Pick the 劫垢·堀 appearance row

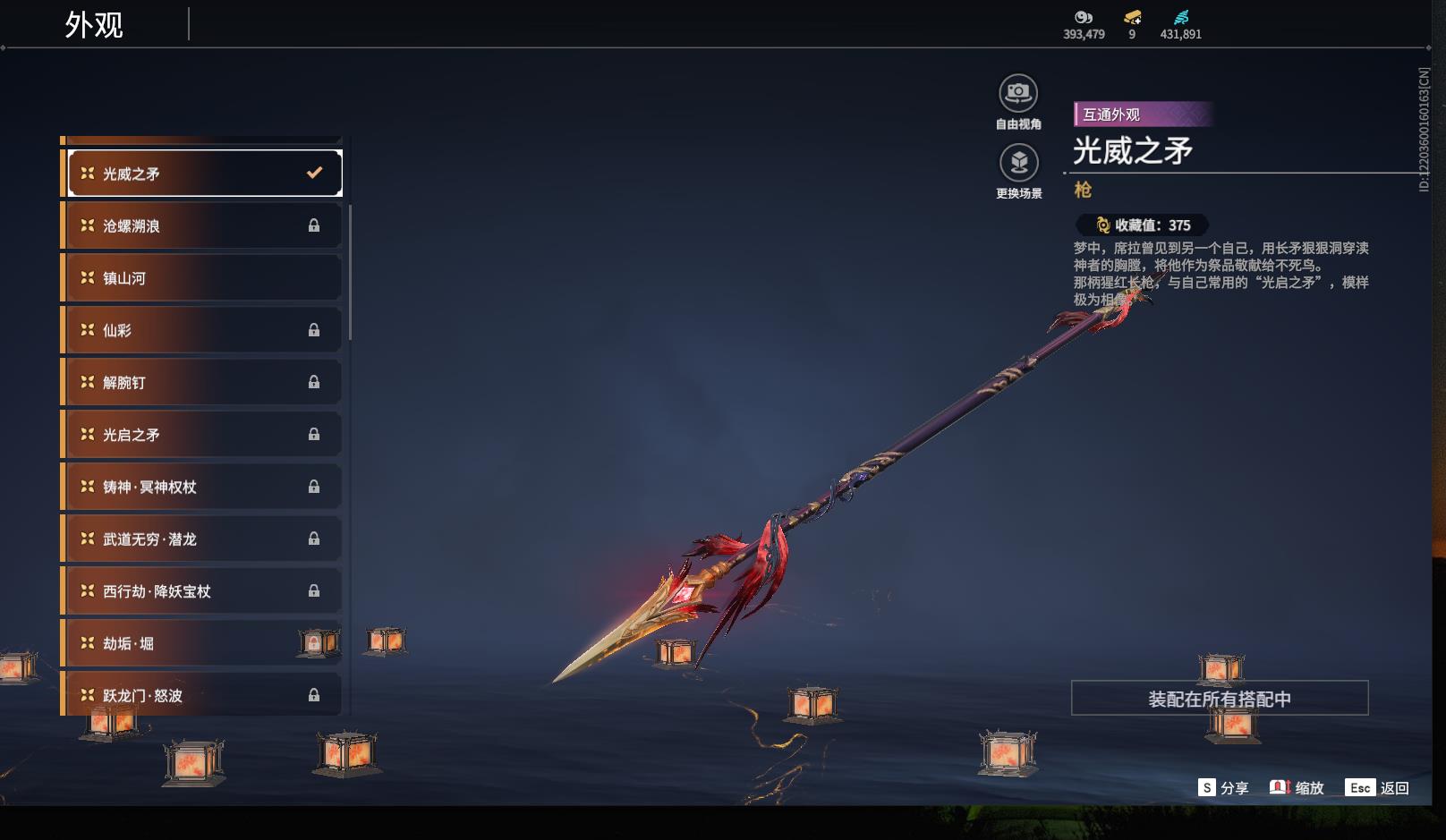coord(204,643)
